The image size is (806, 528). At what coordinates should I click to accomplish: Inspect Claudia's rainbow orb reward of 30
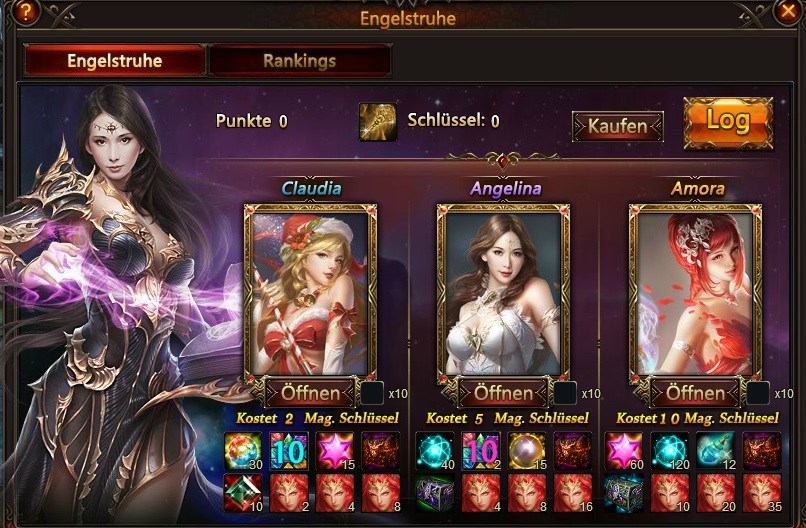tap(242, 450)
